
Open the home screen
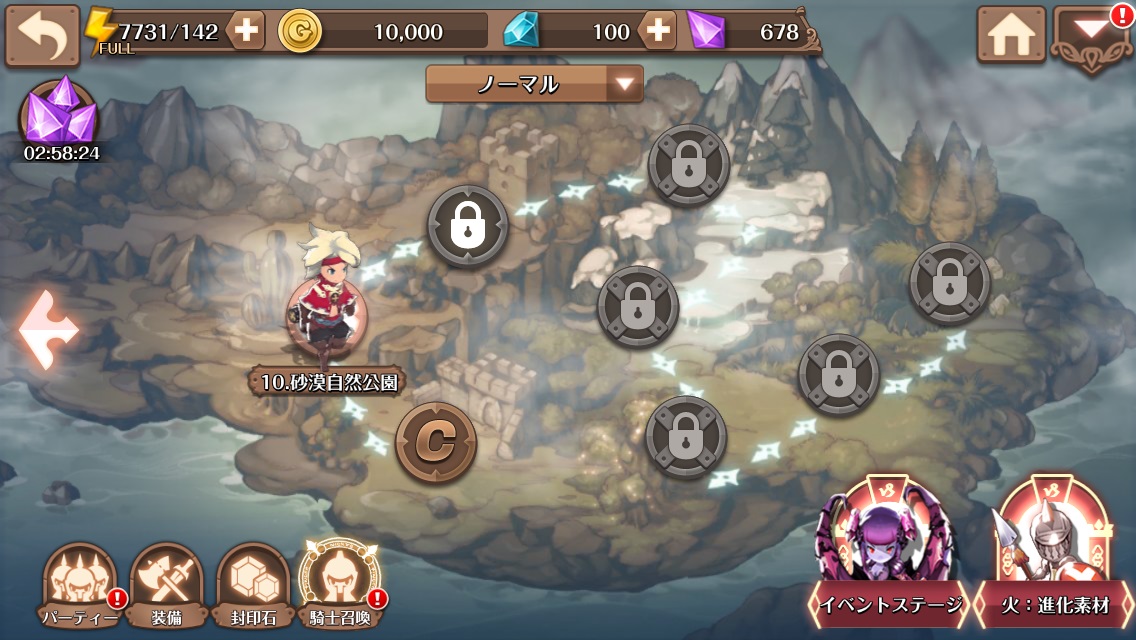(1010, 36)
